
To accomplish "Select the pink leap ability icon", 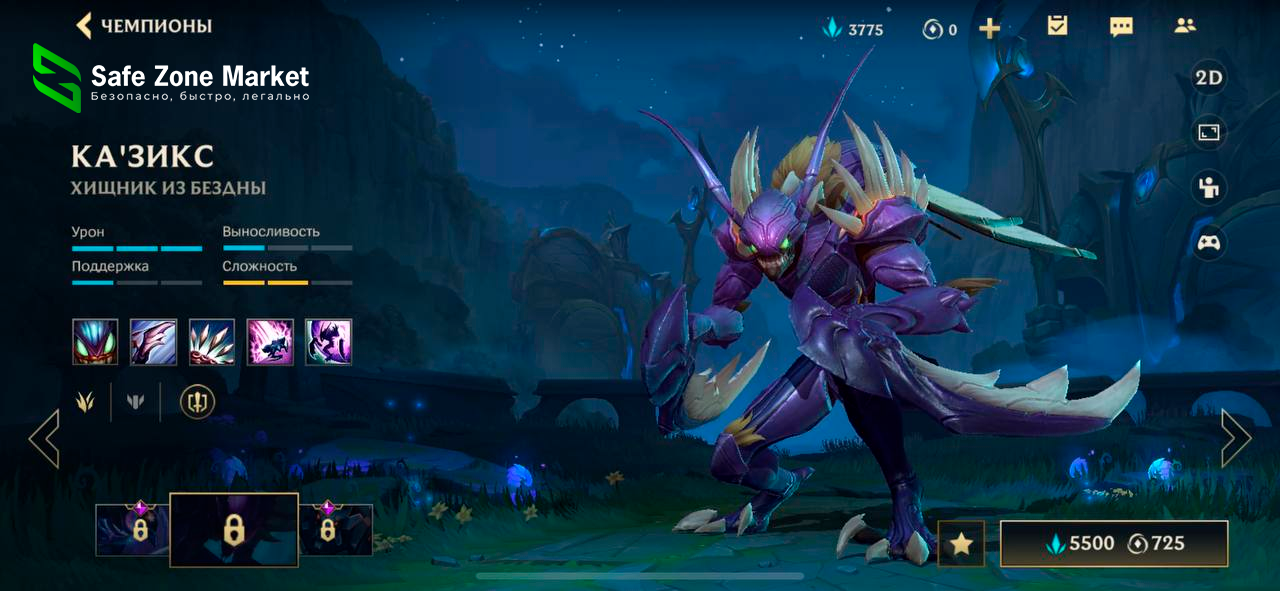I will click(x=270, y=342).
